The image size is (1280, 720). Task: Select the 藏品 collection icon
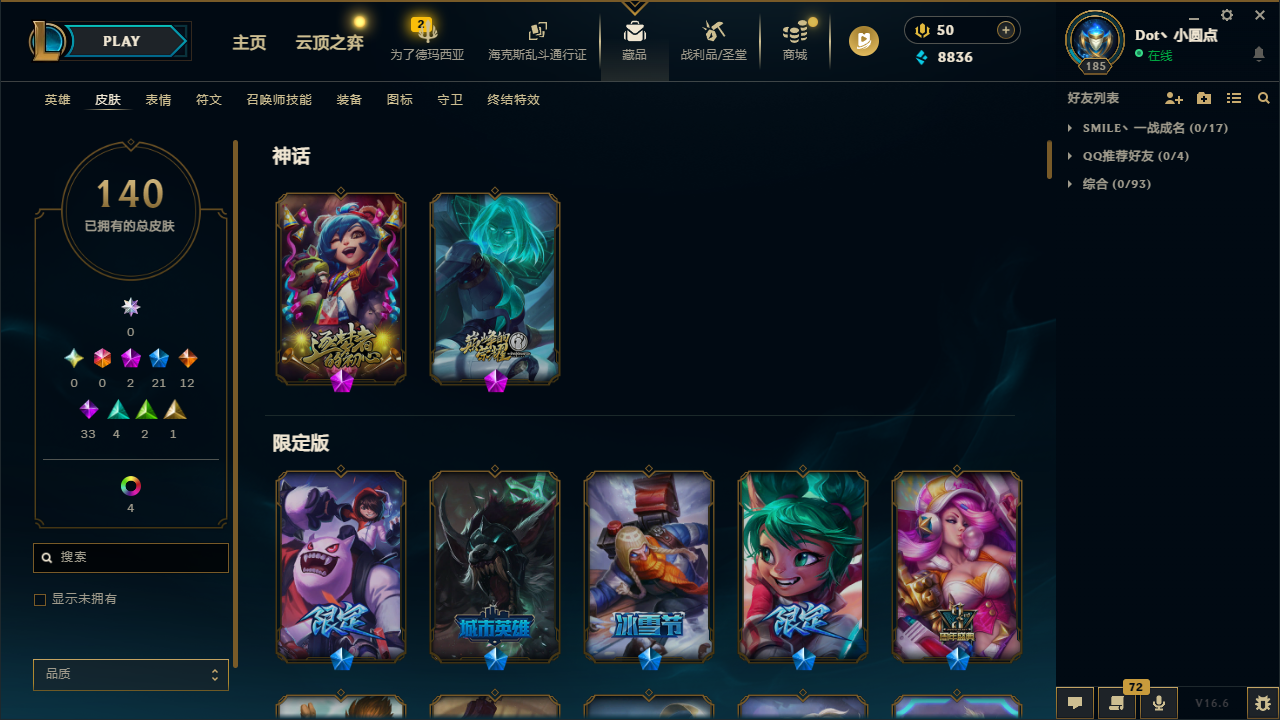[634, 40]
